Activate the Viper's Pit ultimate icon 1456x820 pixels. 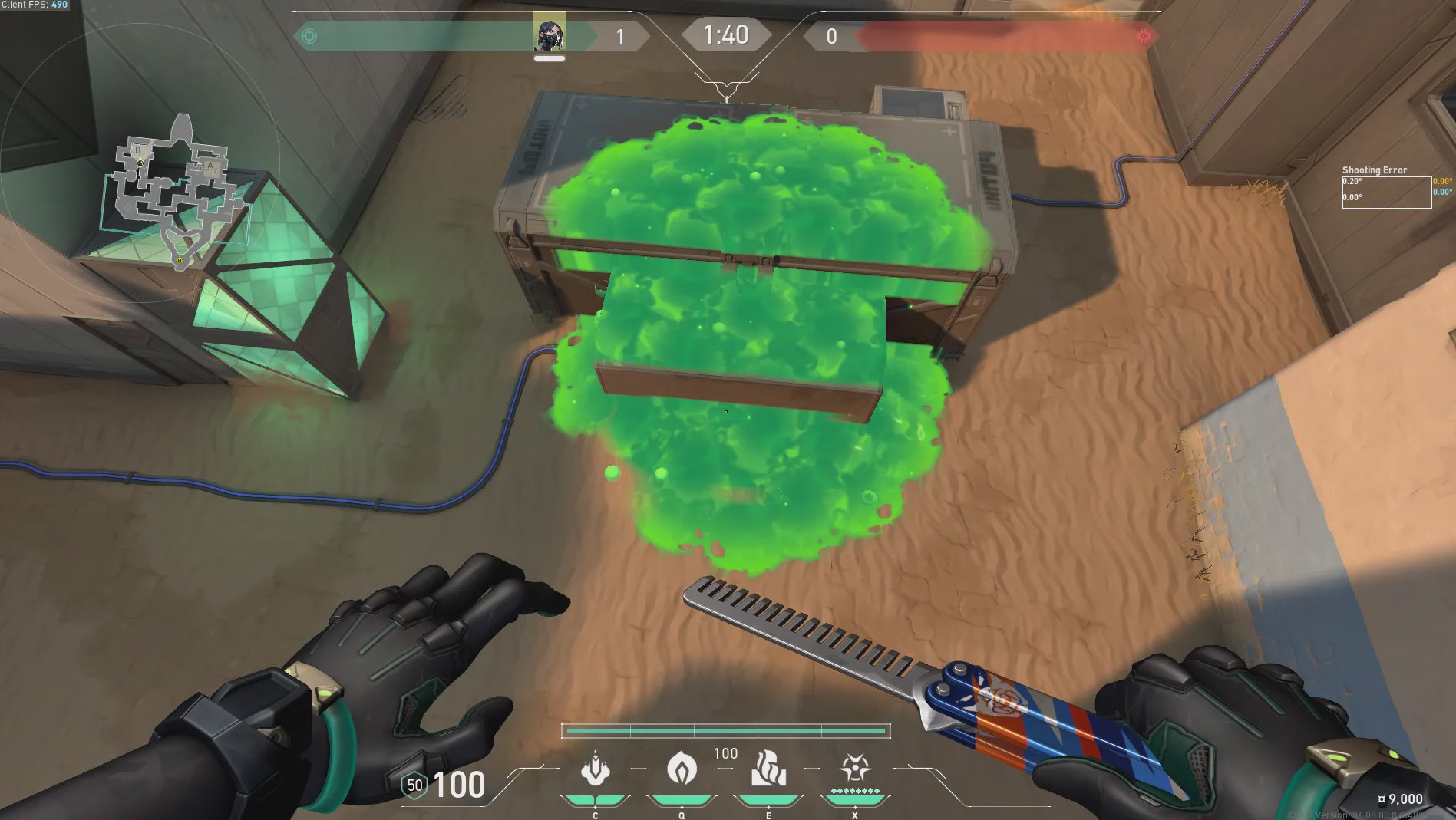coord(854,769)
